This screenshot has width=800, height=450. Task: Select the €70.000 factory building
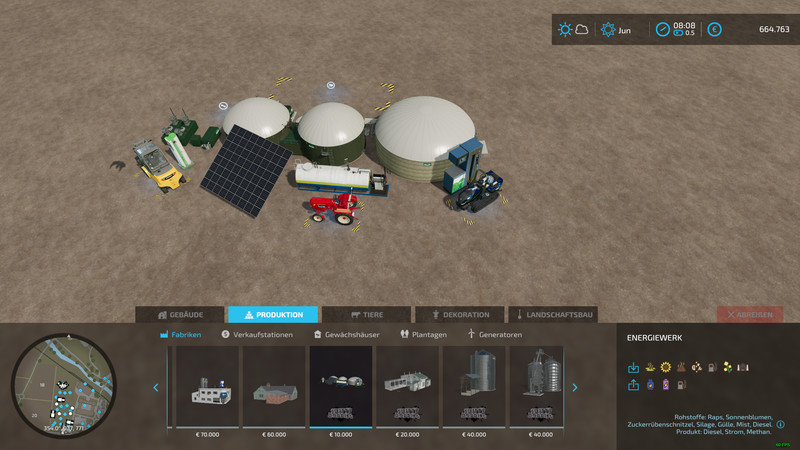pos(207,387)
